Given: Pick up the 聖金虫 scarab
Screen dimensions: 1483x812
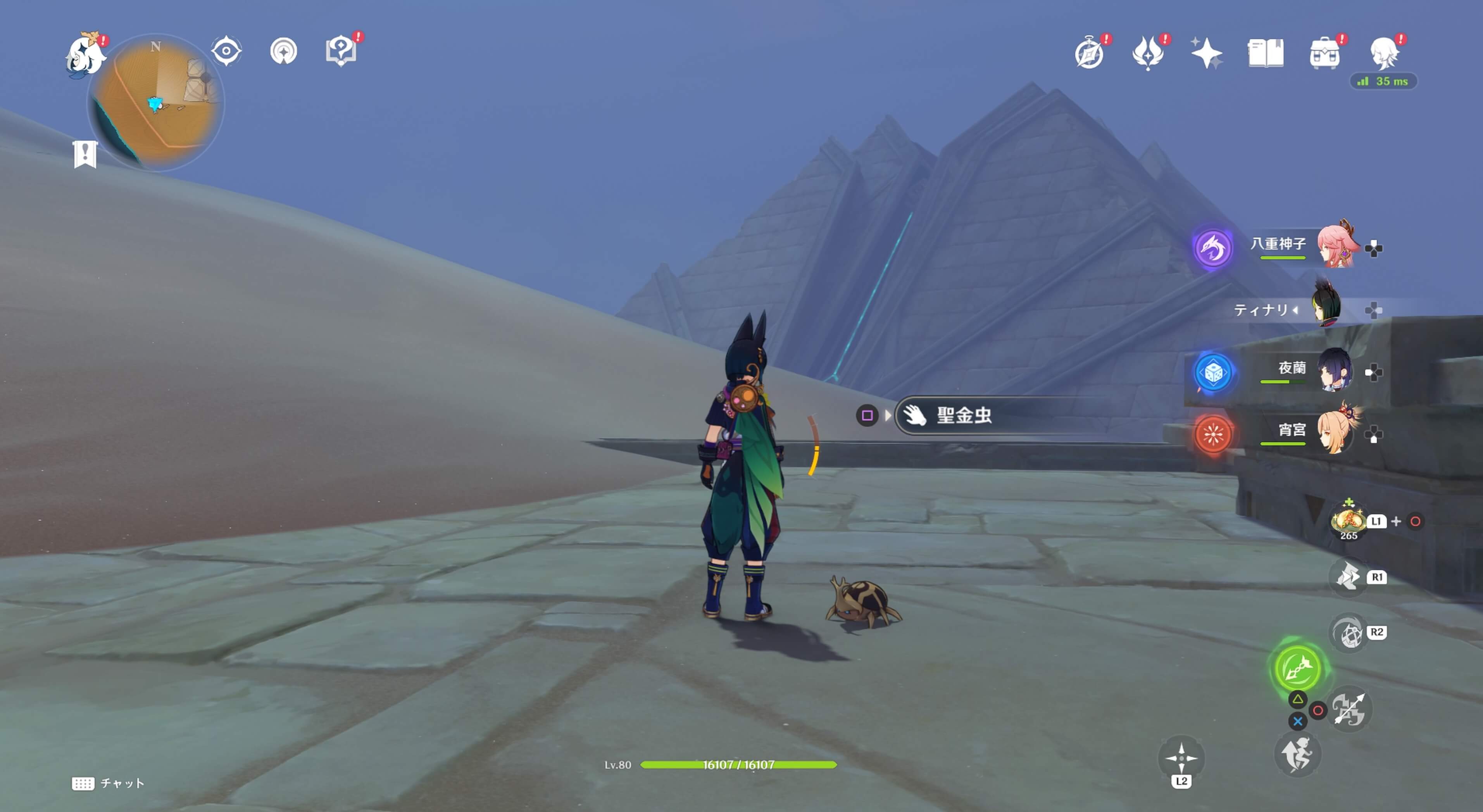Looking at the screenshot, I should coord(963,415).
